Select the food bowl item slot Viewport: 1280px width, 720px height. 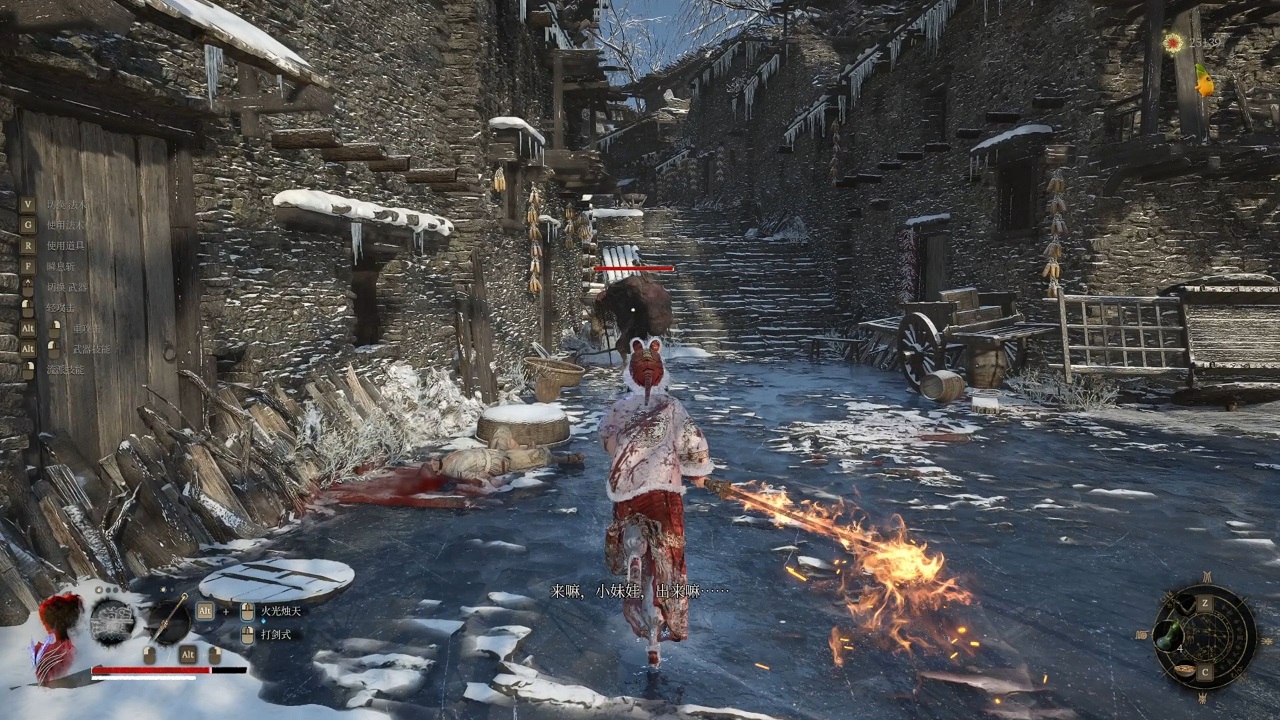tap(1184, 670)
